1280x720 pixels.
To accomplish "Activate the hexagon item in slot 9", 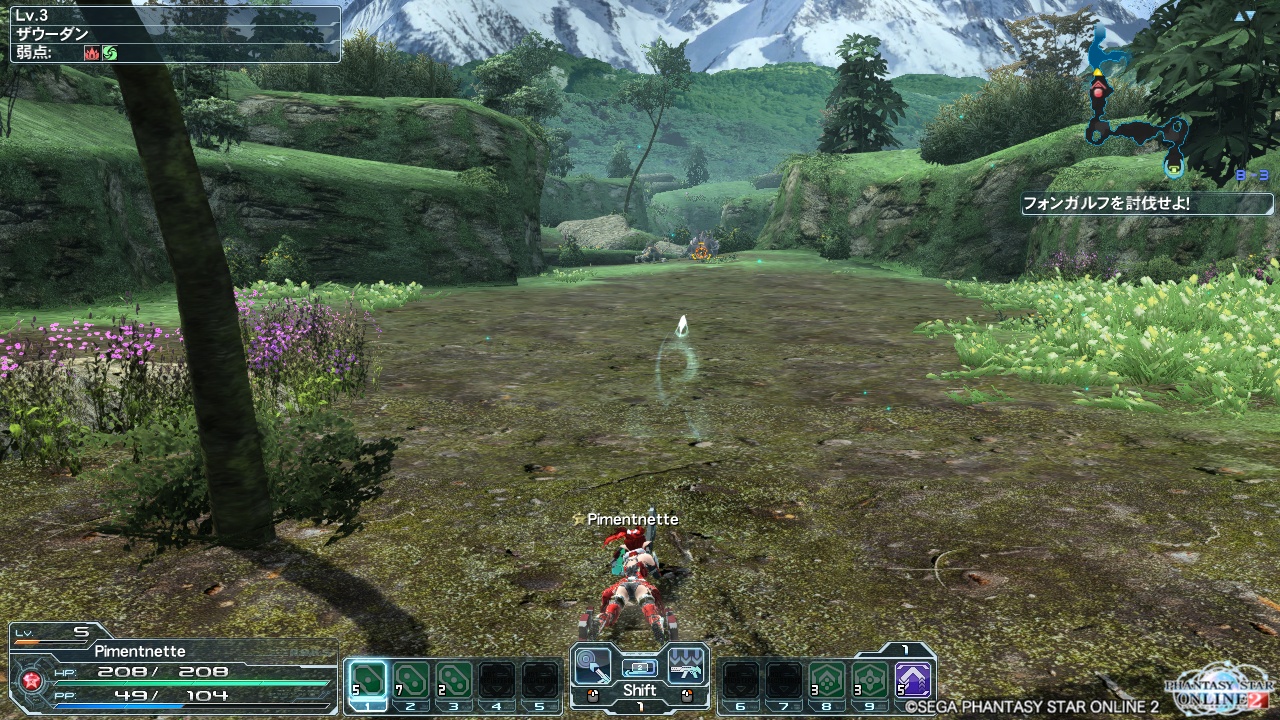I will (869, 680).
